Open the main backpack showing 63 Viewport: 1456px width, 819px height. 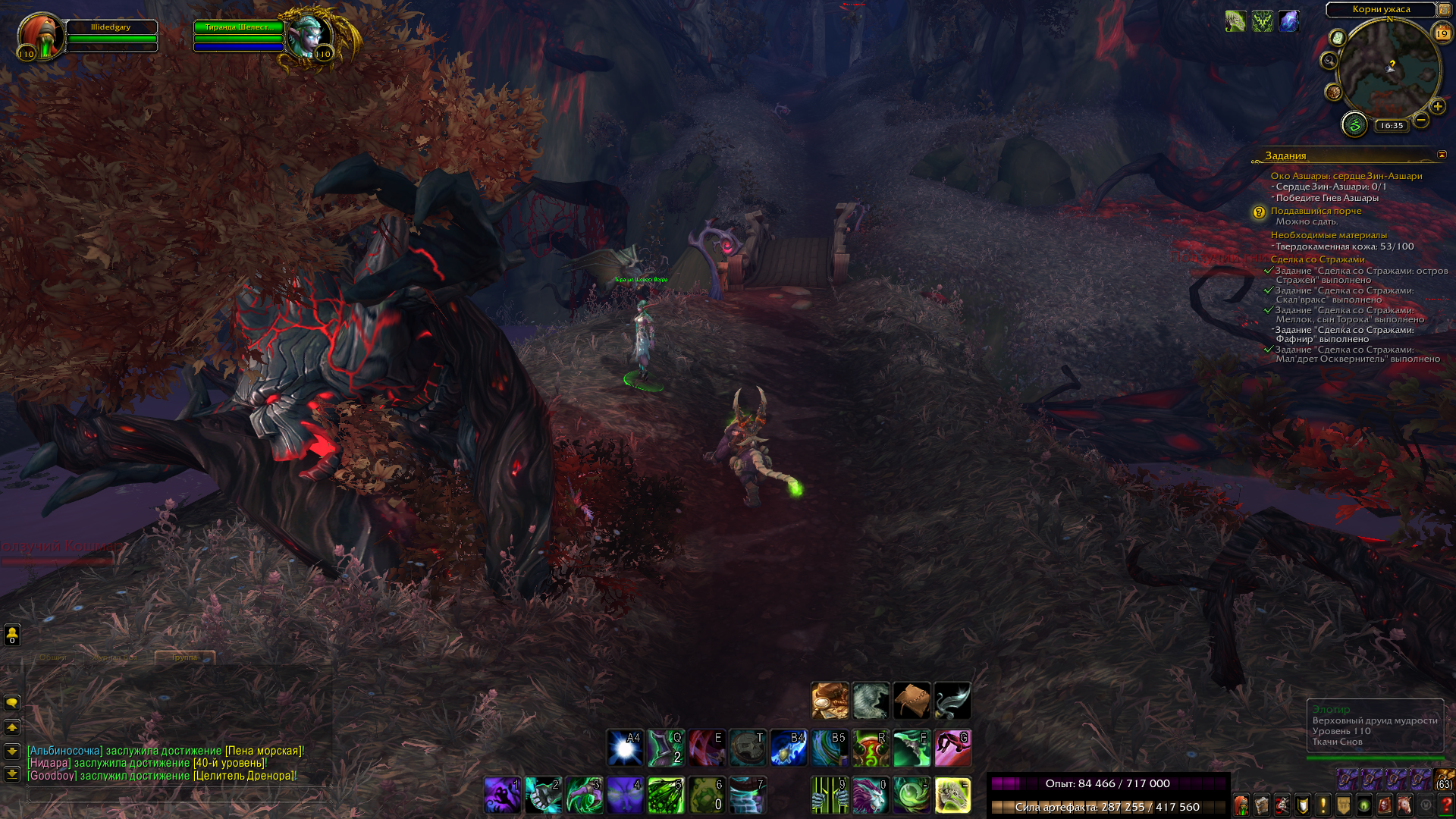(1444, 780)
